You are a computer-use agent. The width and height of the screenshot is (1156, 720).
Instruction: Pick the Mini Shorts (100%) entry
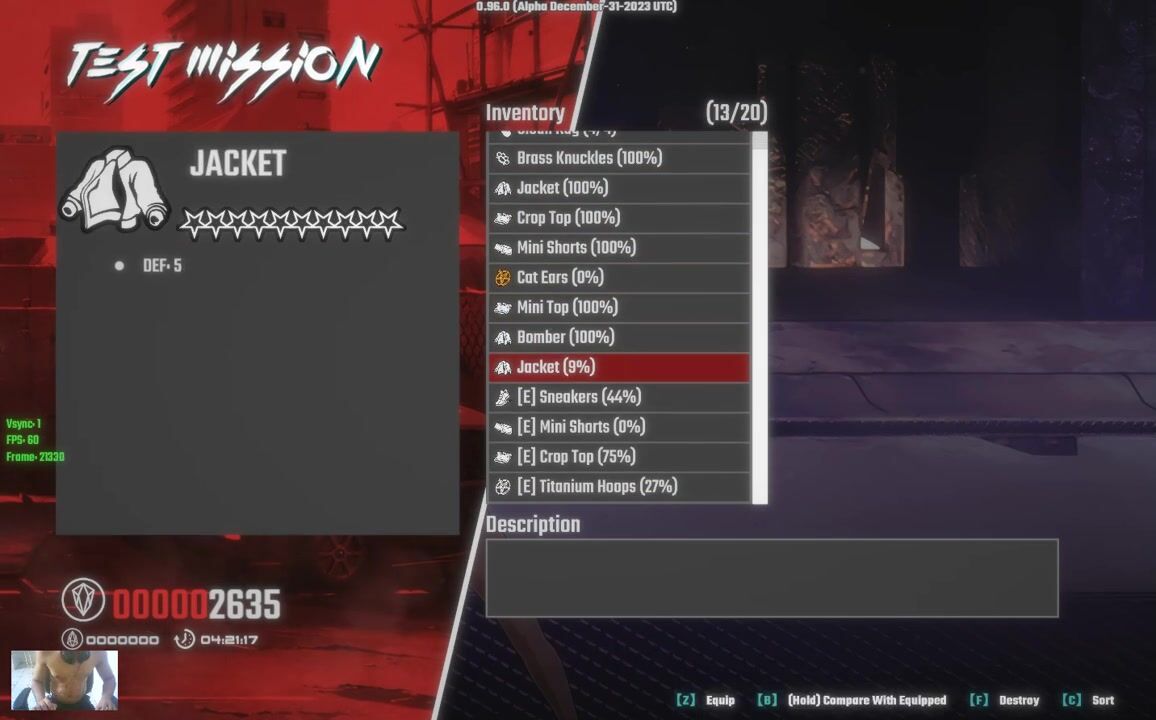(x=618, y=248)
